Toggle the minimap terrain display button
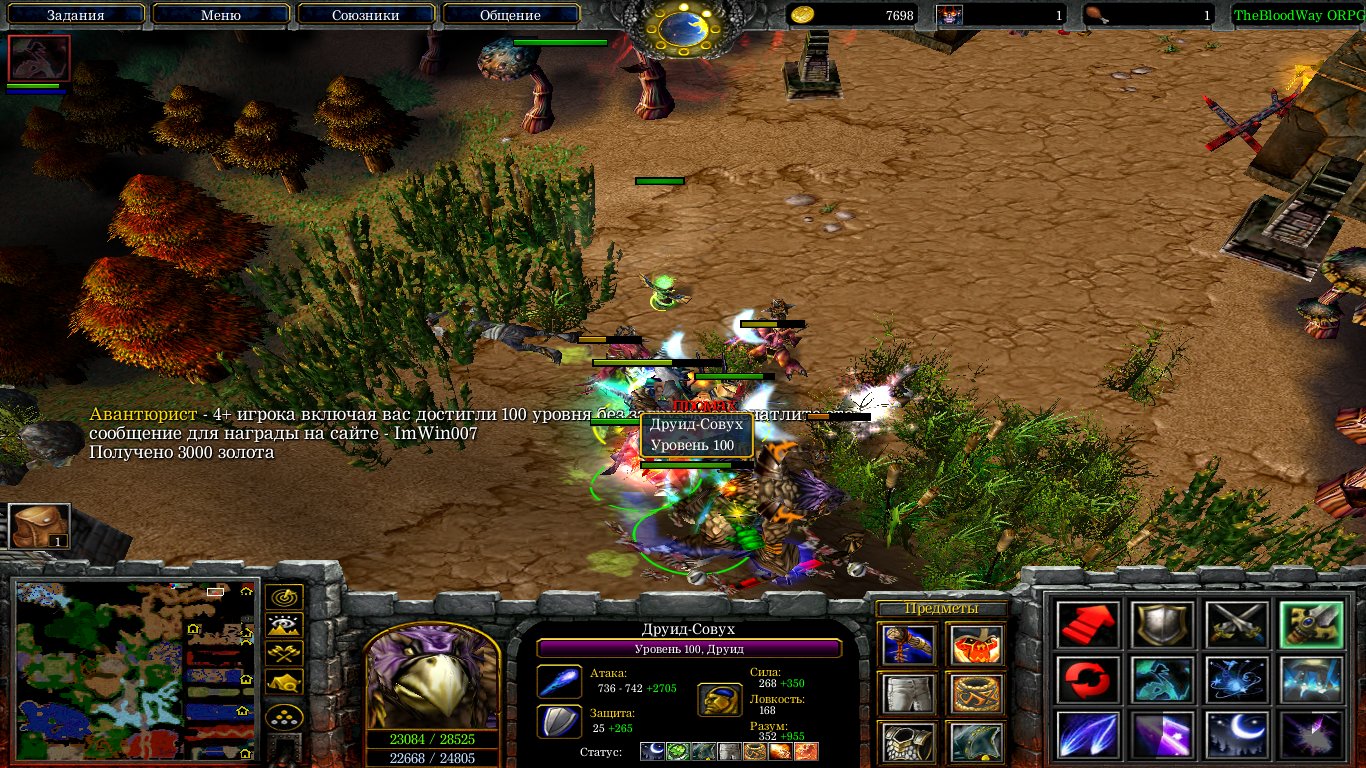 (x=285, y=626)
